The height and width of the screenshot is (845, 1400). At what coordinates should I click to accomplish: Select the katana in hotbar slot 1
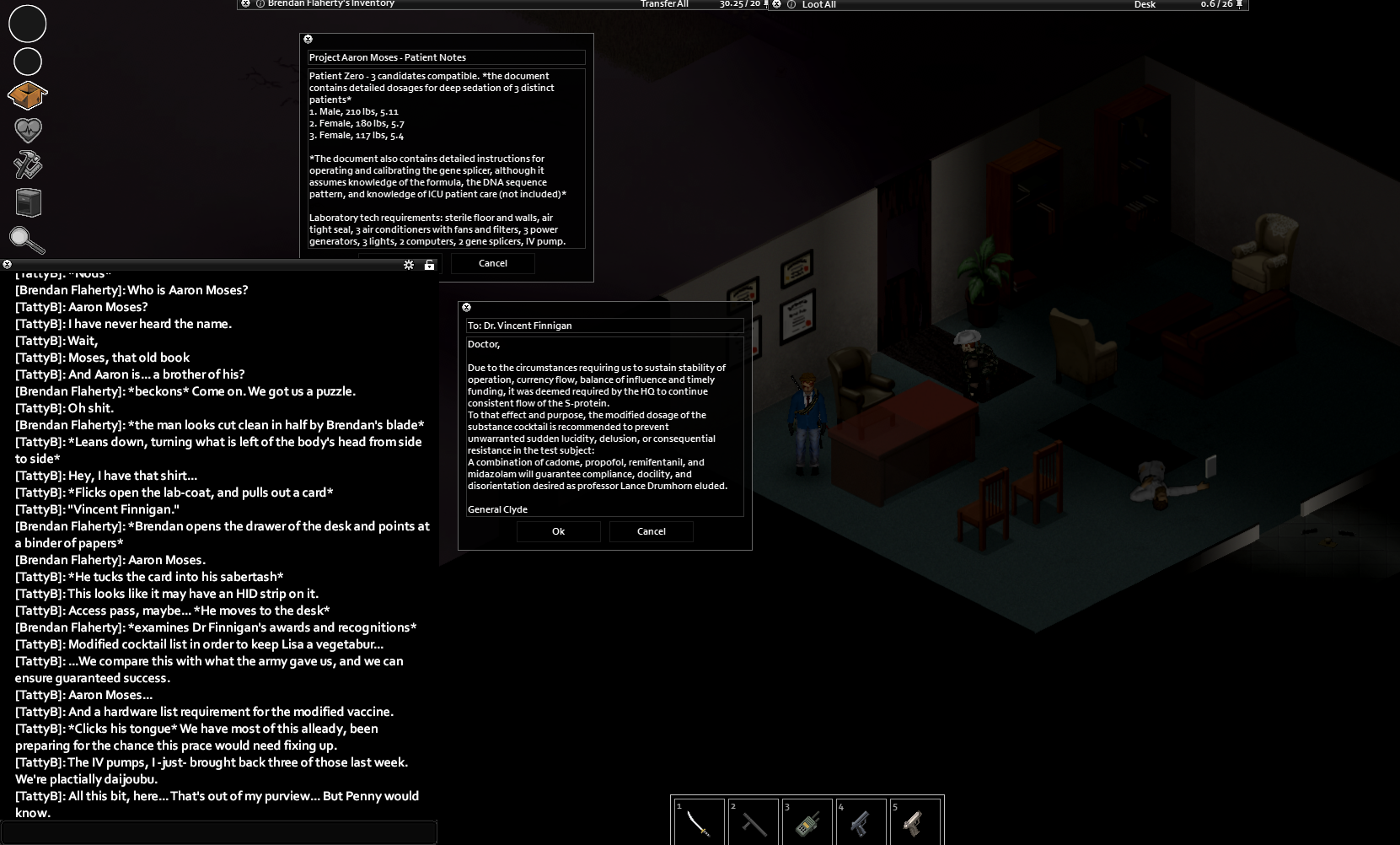700,822
